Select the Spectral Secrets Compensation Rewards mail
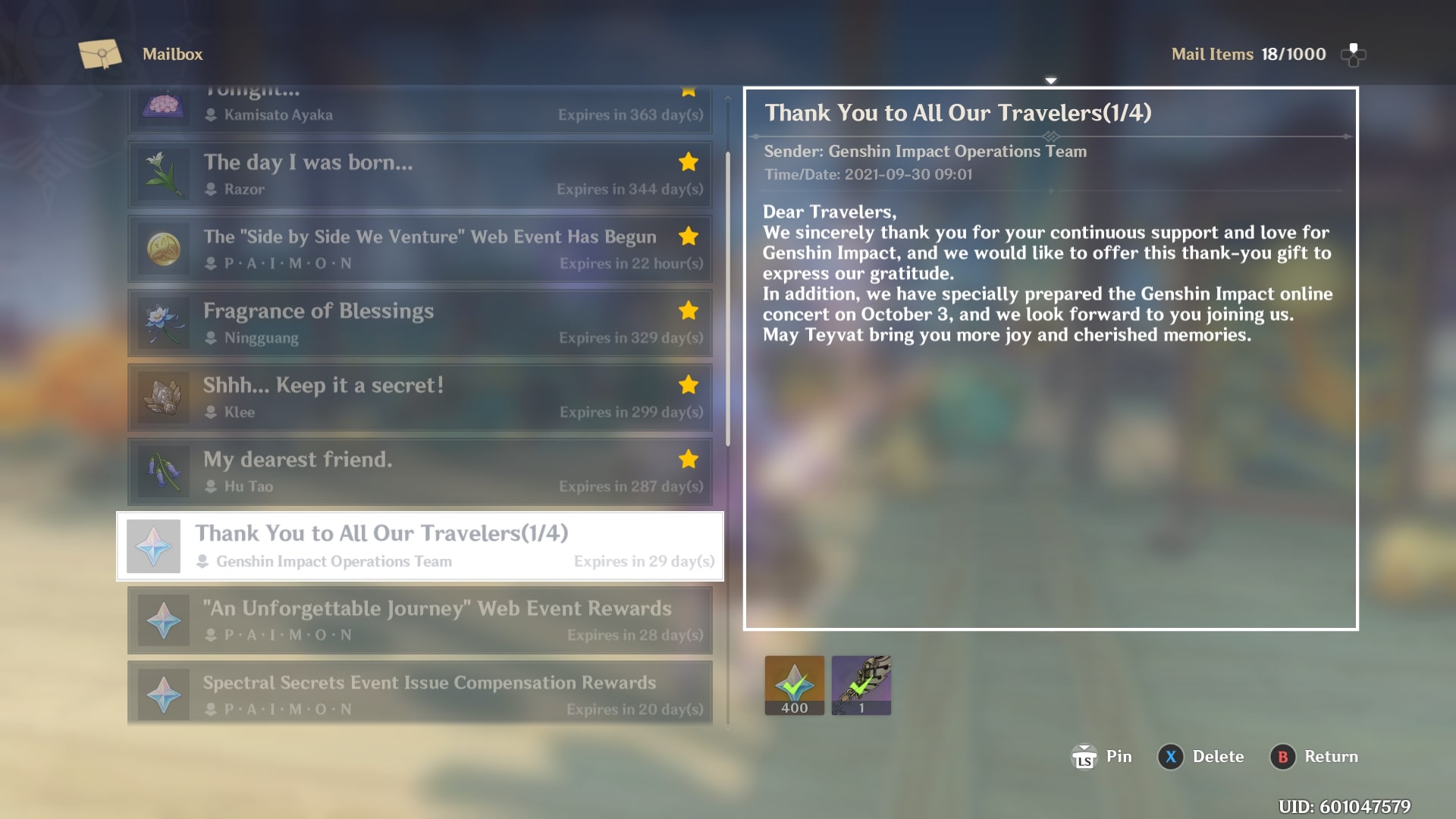The width and height of the screenshot is (1456, 819). click(421, 692)
